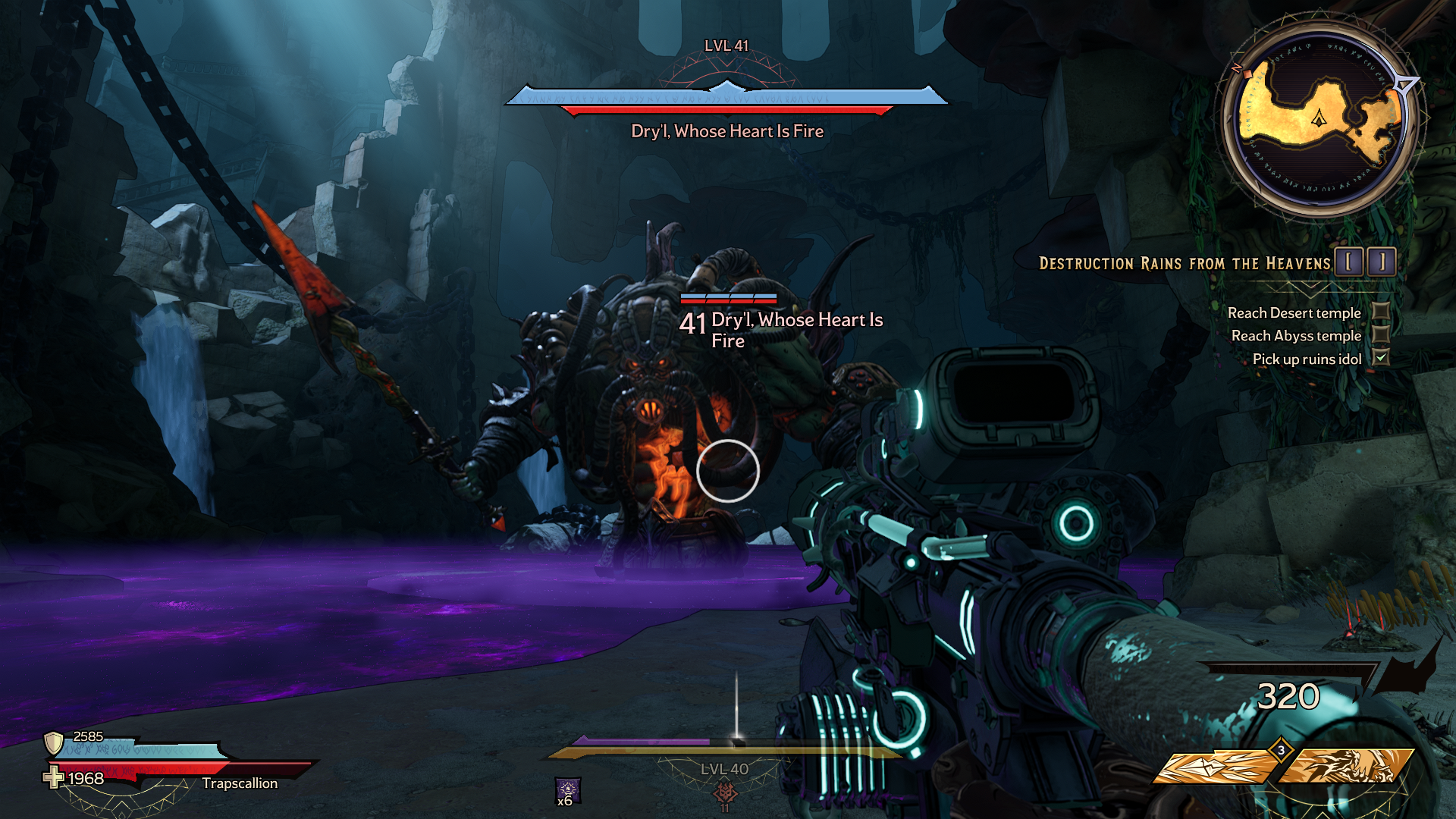Click the health cross icon
Screen dimensions: 1456x819
pyautogui.click(x=53, y=777)
